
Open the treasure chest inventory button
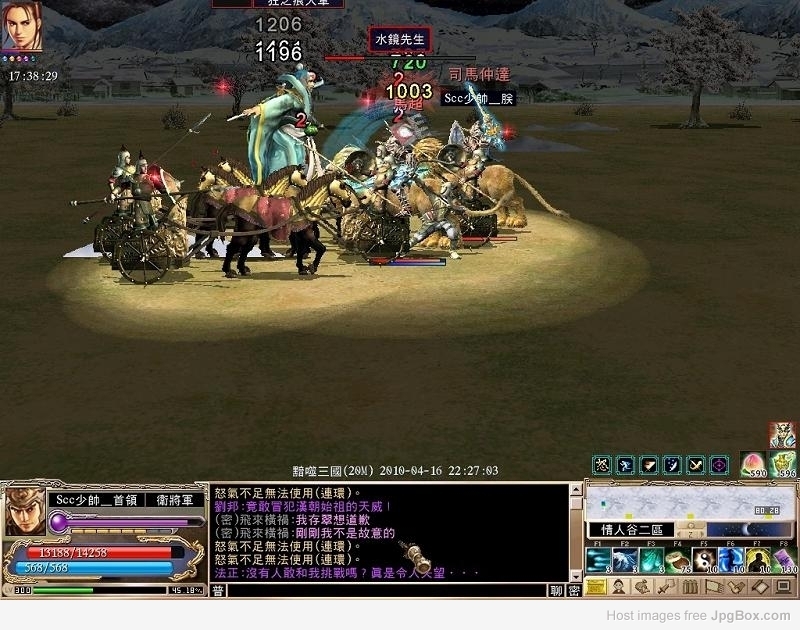click(596, 587)
